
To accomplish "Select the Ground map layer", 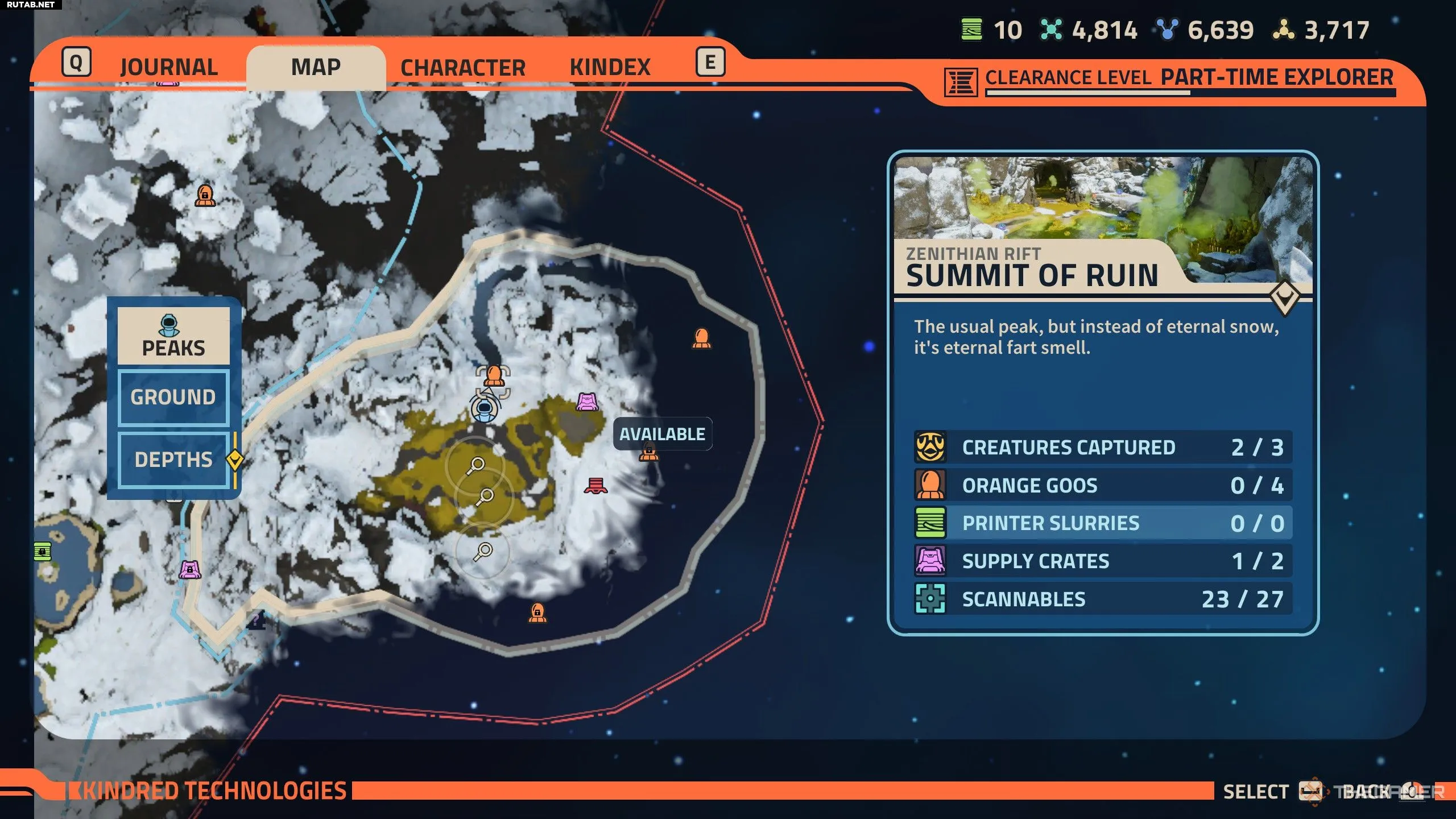I will tap(173, 397).
